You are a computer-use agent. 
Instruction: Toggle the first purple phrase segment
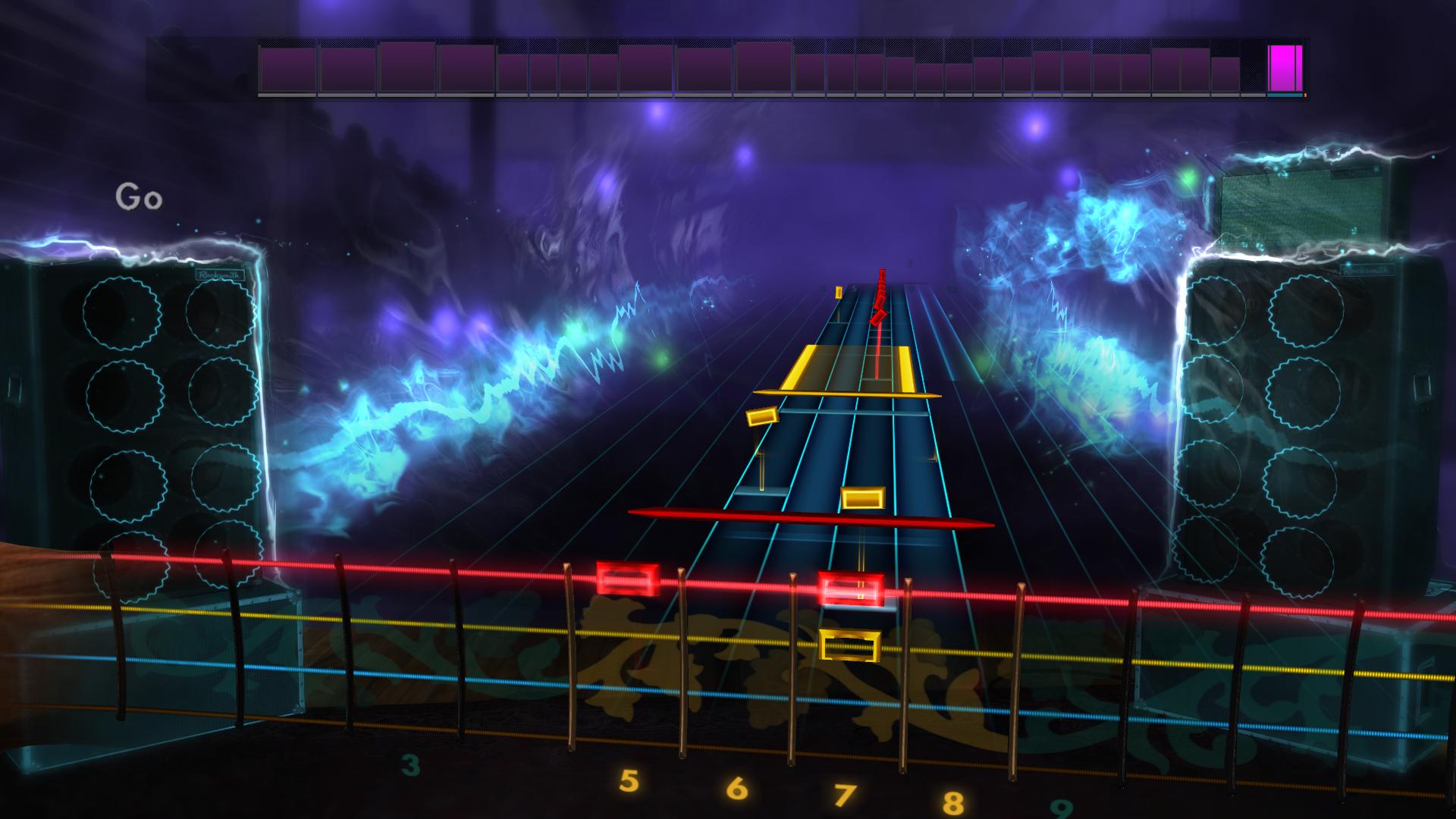point(287,72)
